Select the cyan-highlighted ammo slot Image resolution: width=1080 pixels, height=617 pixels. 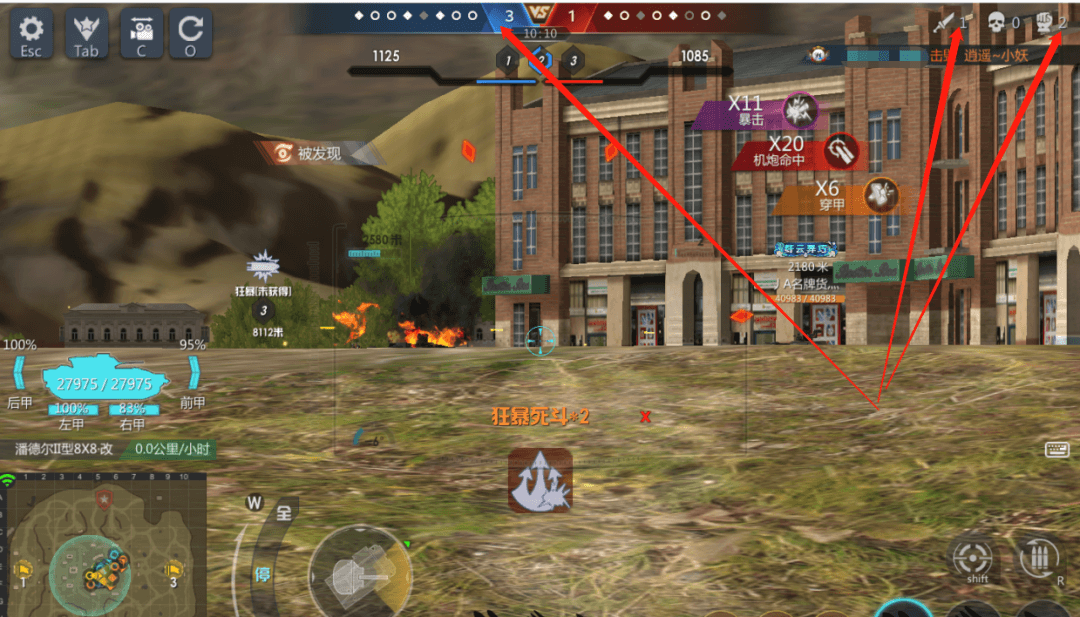(x=903, y=608)
